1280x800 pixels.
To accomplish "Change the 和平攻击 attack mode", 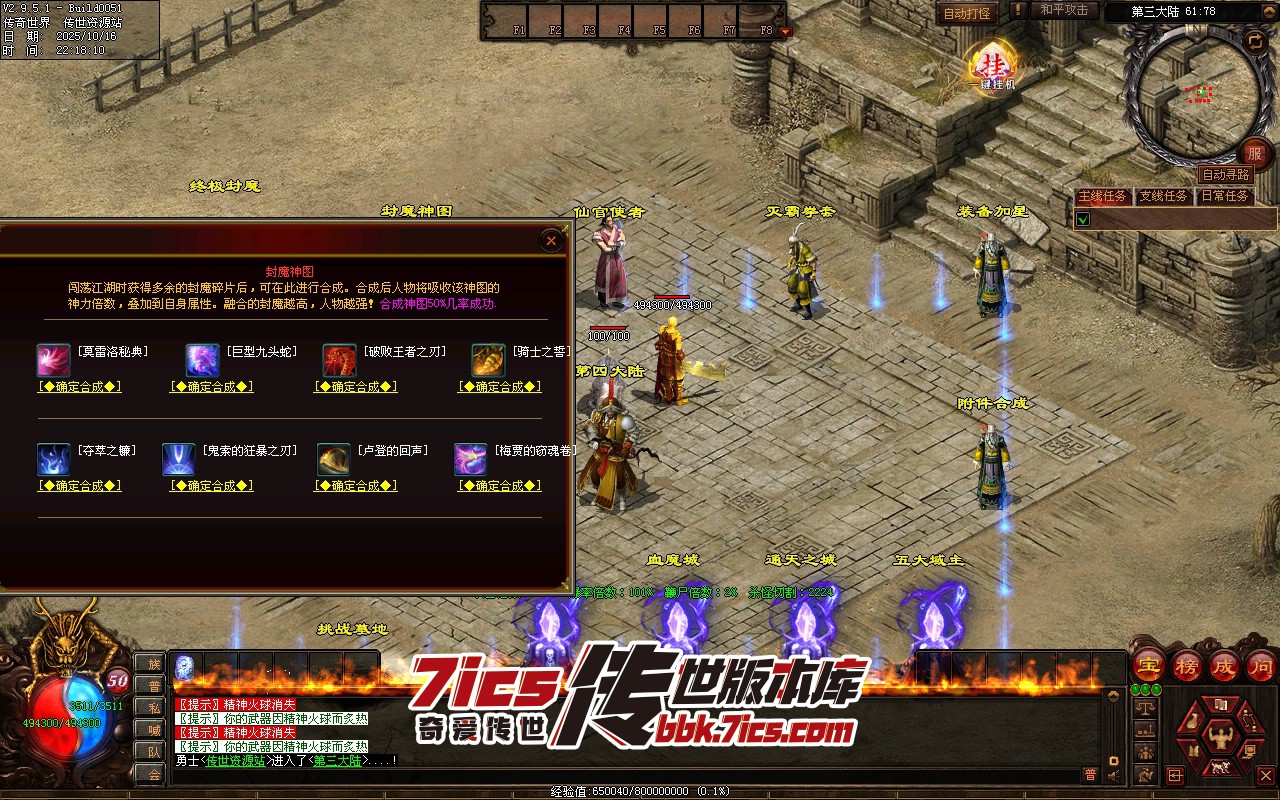I will [1063, 10].
